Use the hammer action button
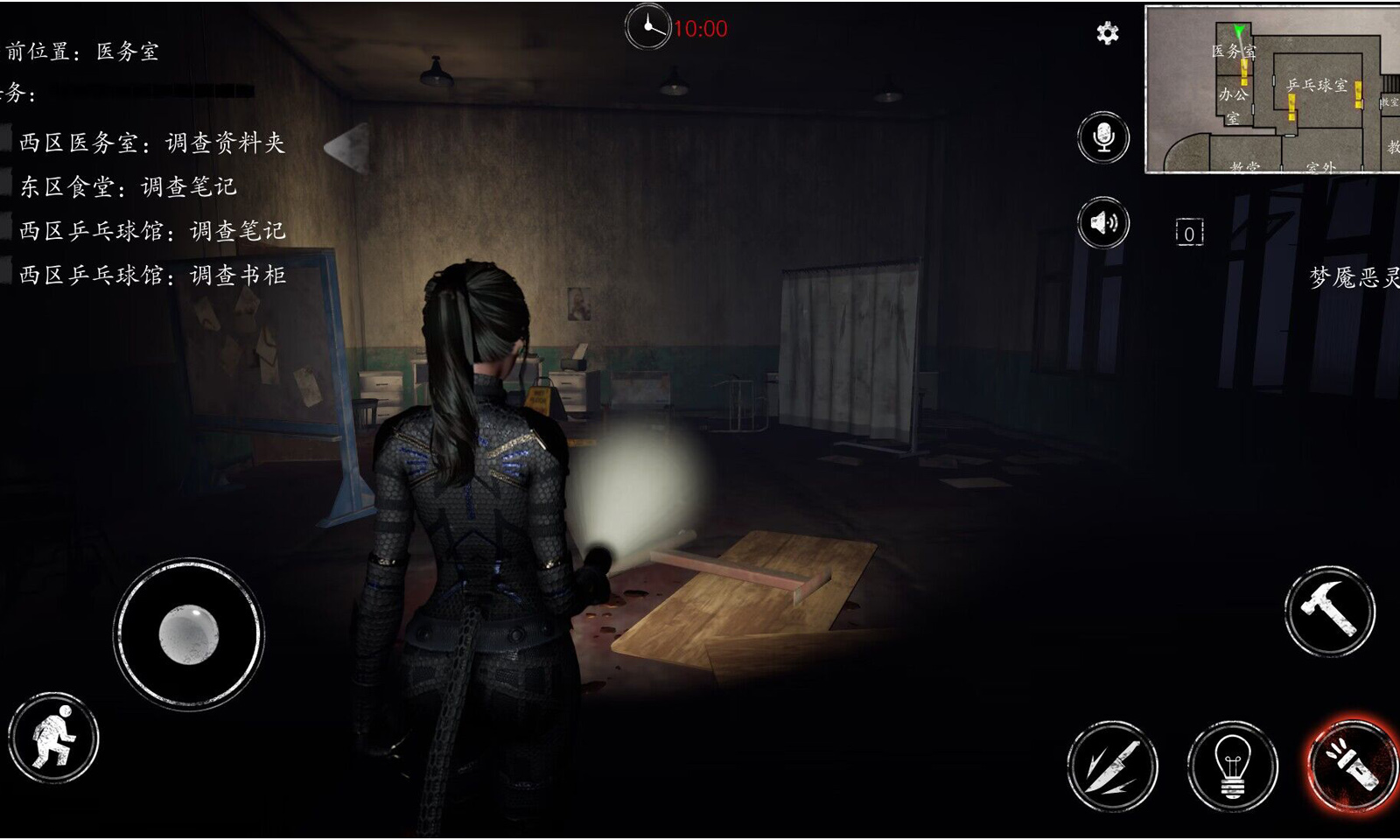Image resolution: width=1400 pixels, height=840 pixels. tap(1329, 611)
